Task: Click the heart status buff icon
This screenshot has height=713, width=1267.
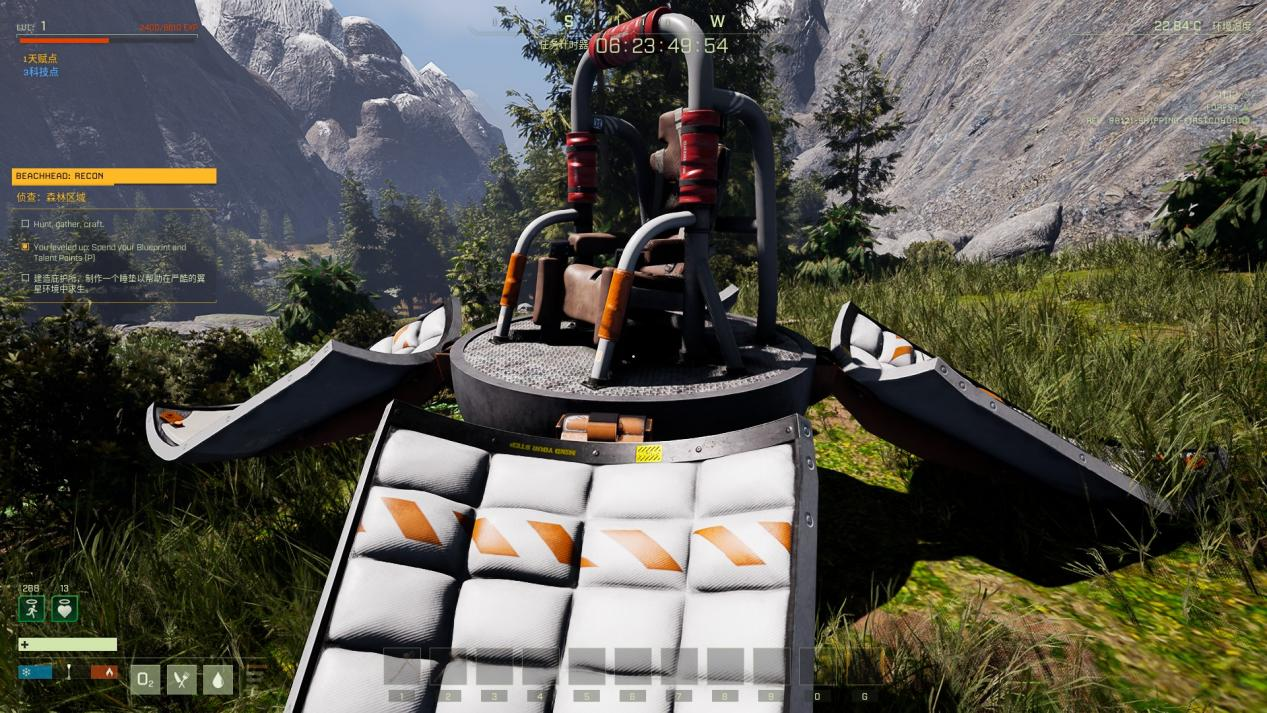Action: [x=65, y=608]
